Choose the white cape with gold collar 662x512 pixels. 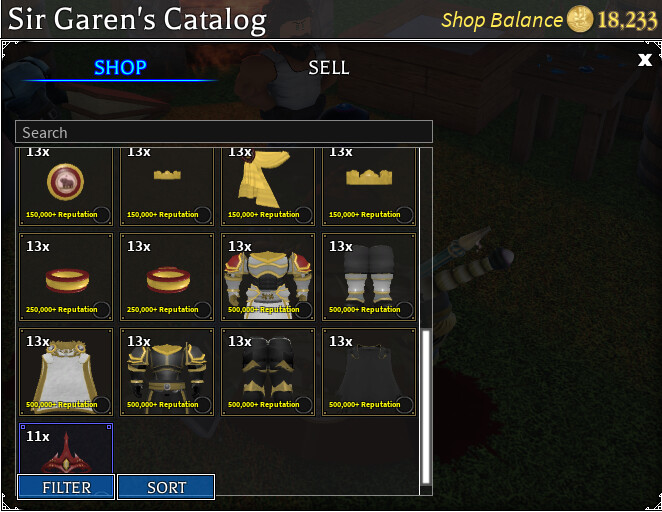tap(66, 371)
